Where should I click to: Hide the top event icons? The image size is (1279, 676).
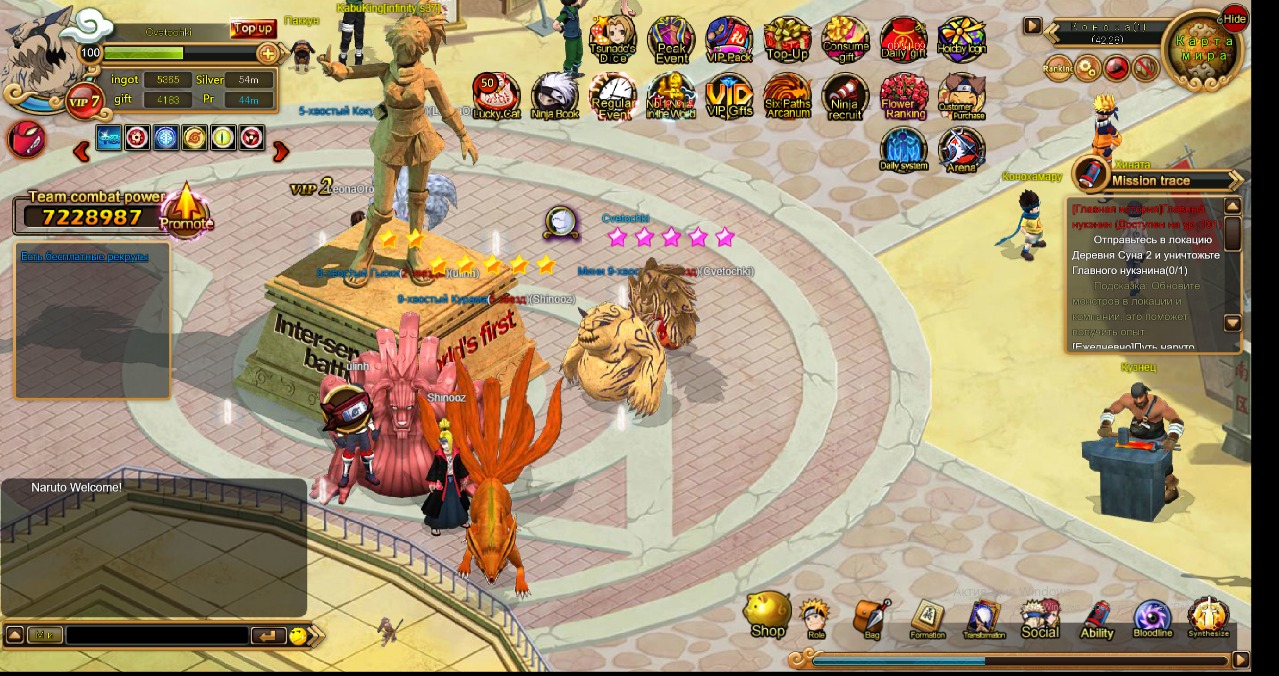click(x=1235, y=19)
